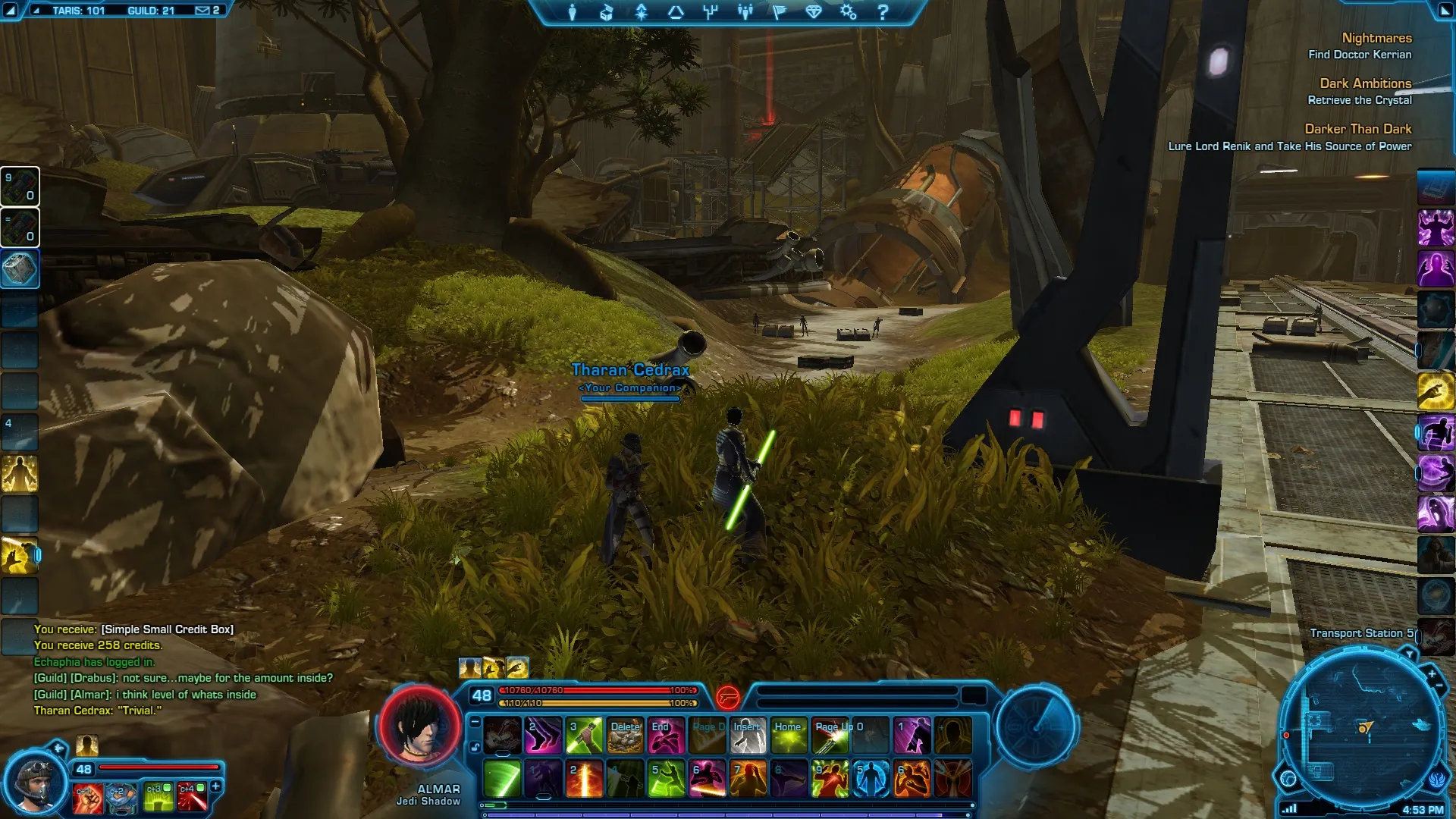This screenshot has height=819, width=1456.
Task: Open help with the question mark icon
Action: pos(883,12)
